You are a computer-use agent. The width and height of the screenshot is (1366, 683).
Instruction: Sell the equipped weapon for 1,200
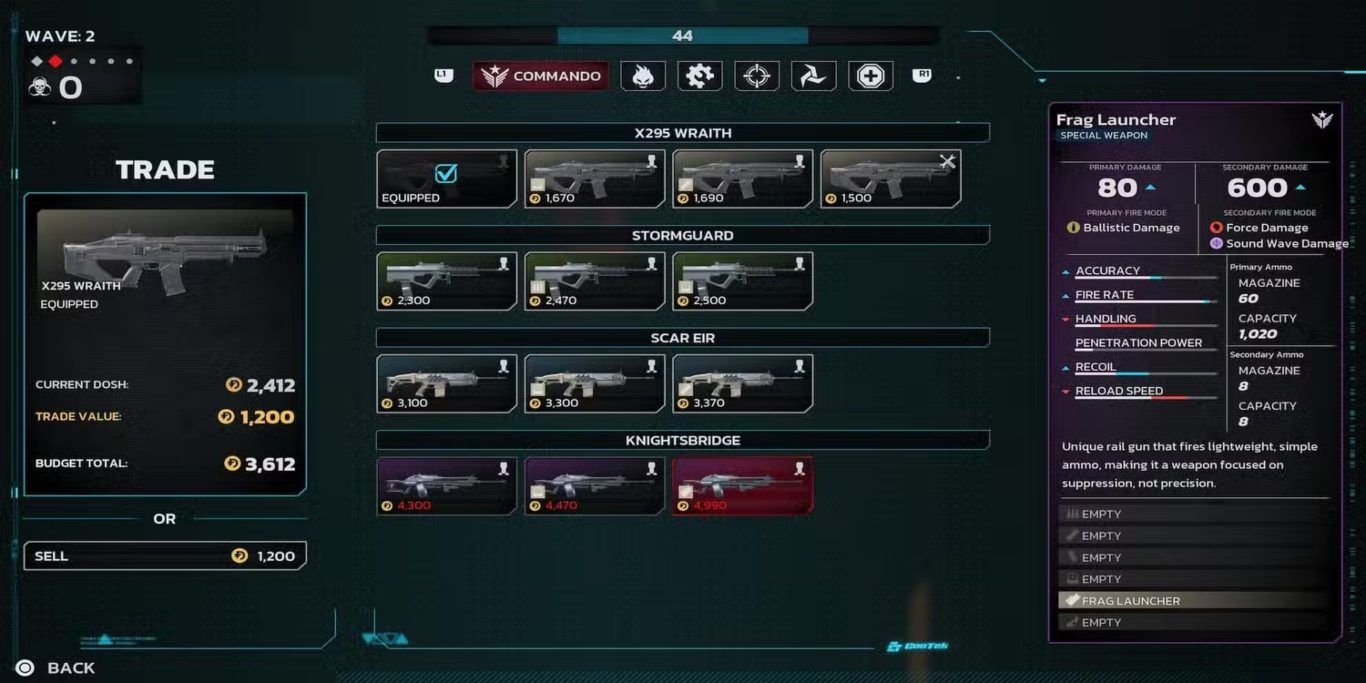165,556
